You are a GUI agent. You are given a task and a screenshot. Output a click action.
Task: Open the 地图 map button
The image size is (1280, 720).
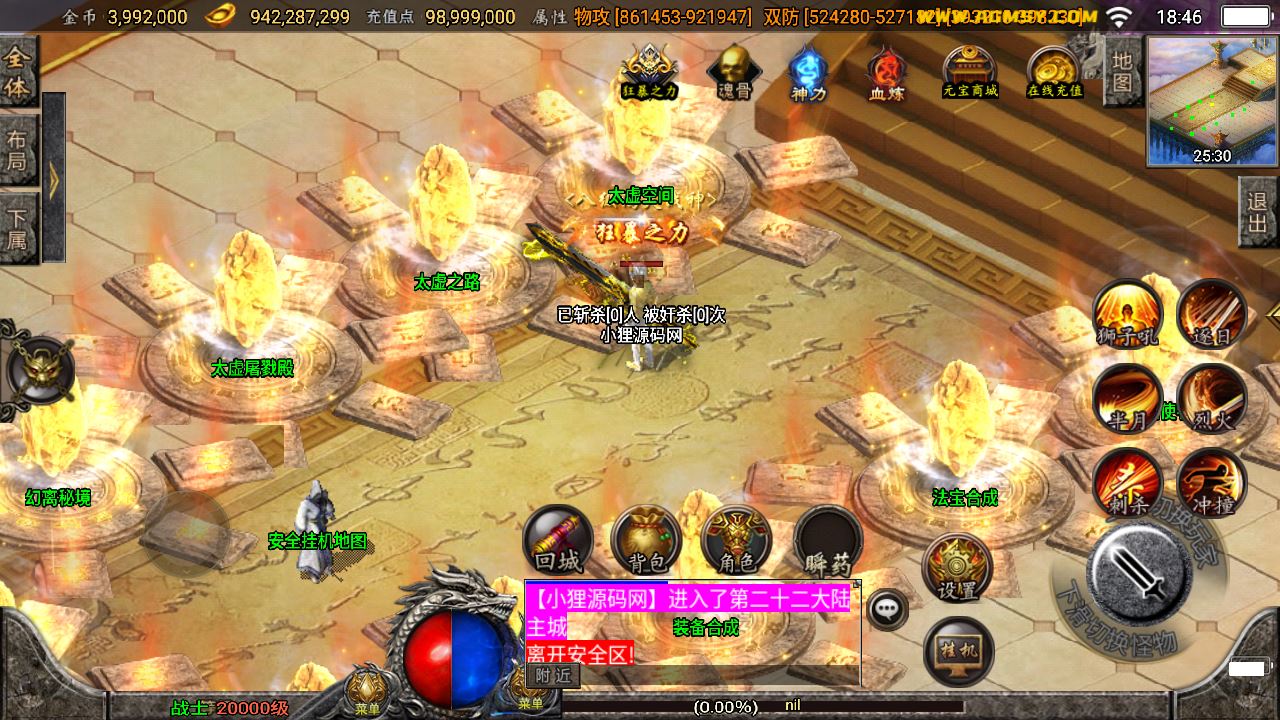point(1122,72)
